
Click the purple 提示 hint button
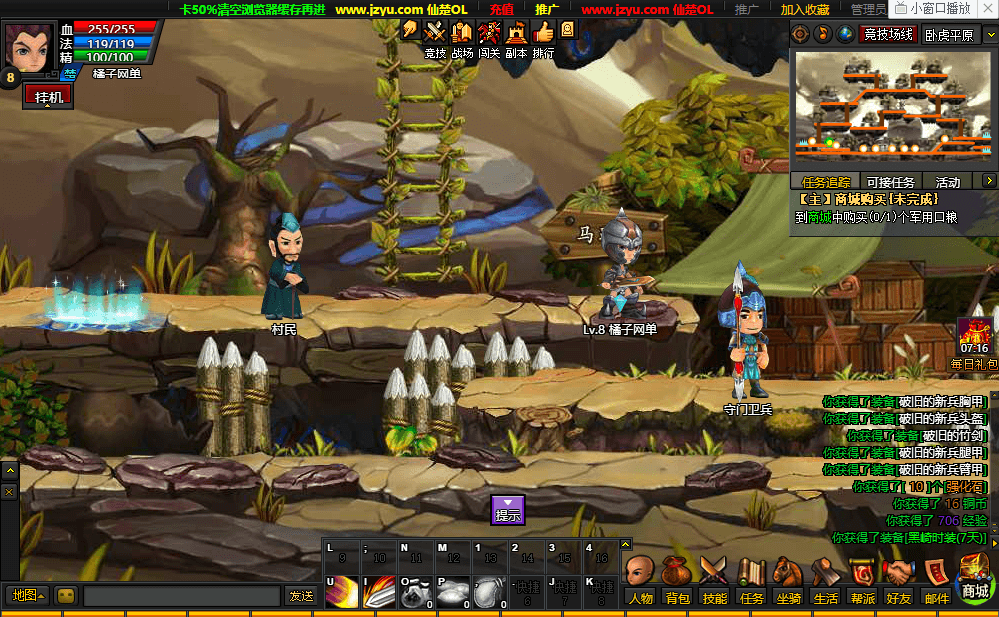pos(508,510)
